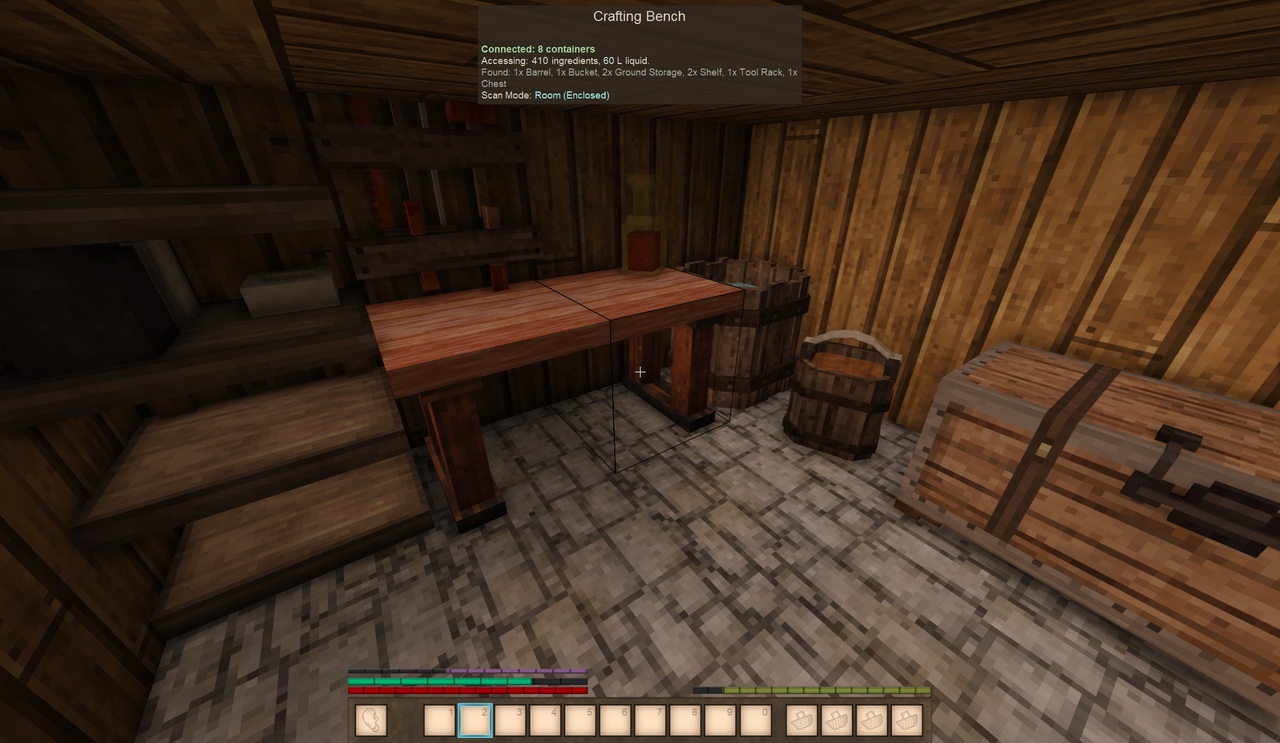
Task: Open the first basket backpack slot
Action: tap(801, 721)
